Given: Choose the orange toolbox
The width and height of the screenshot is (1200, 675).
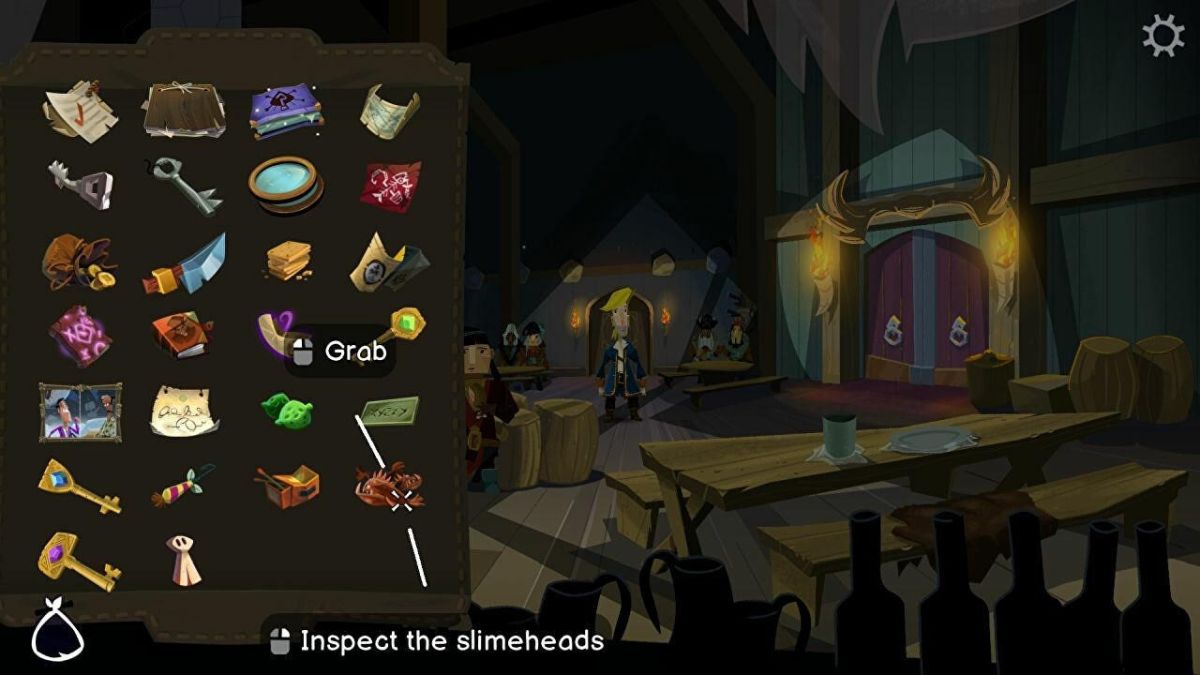Looking at the screenshot, I should pyautogui.click(x=288, y=486).
